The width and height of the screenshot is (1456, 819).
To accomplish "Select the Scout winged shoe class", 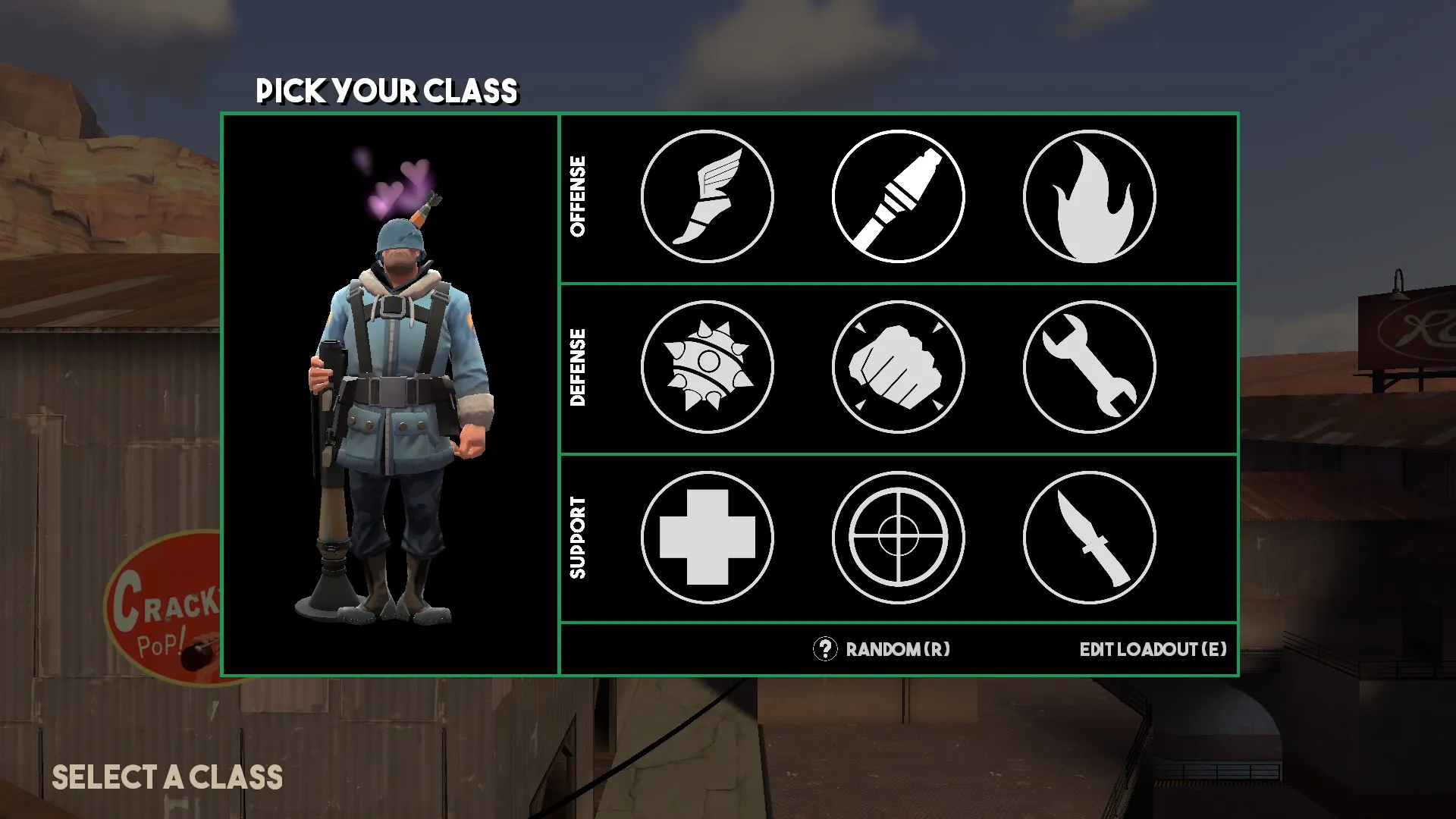I will coord(707,197).
